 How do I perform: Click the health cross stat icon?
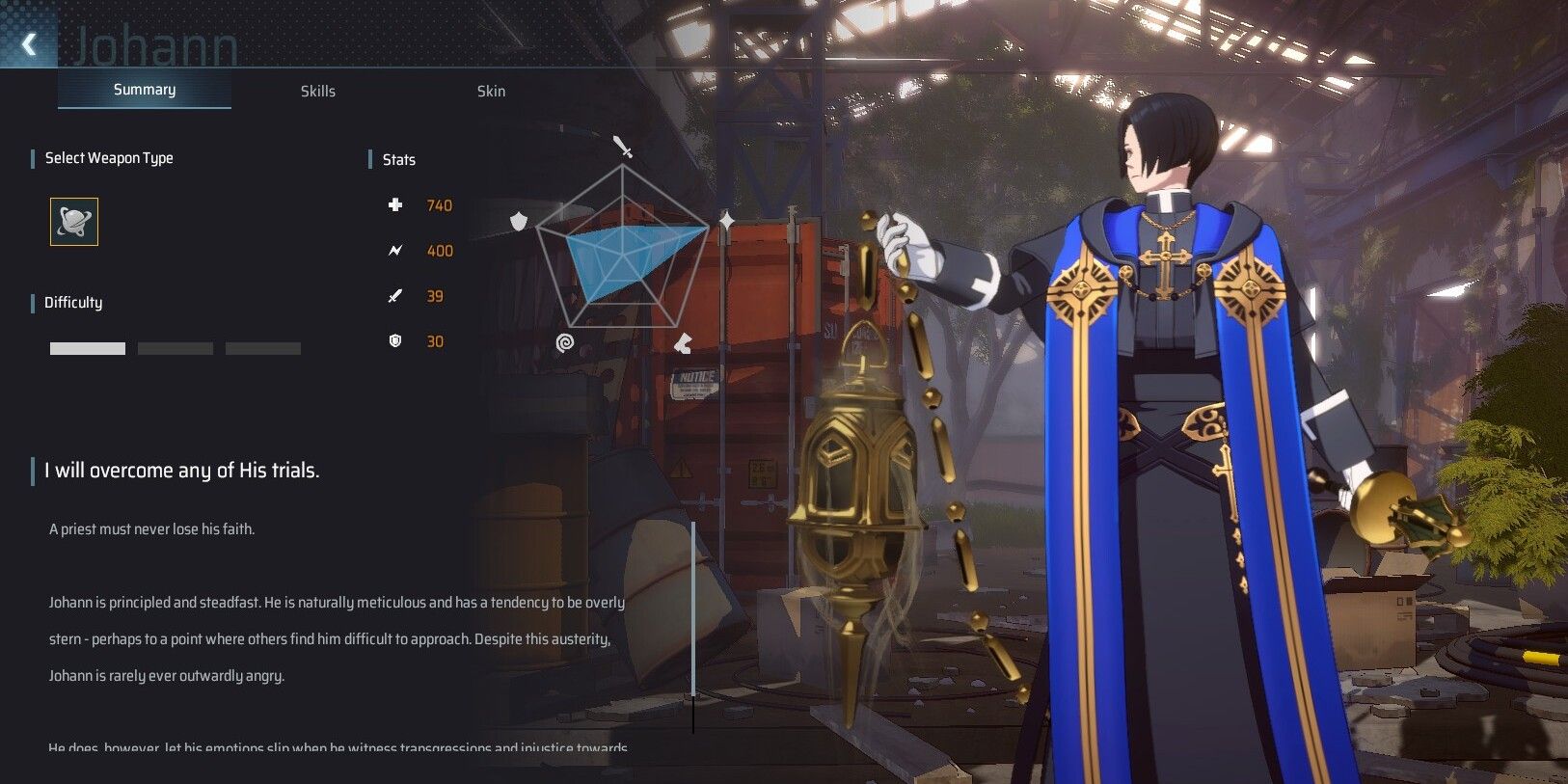pos(395,204)
